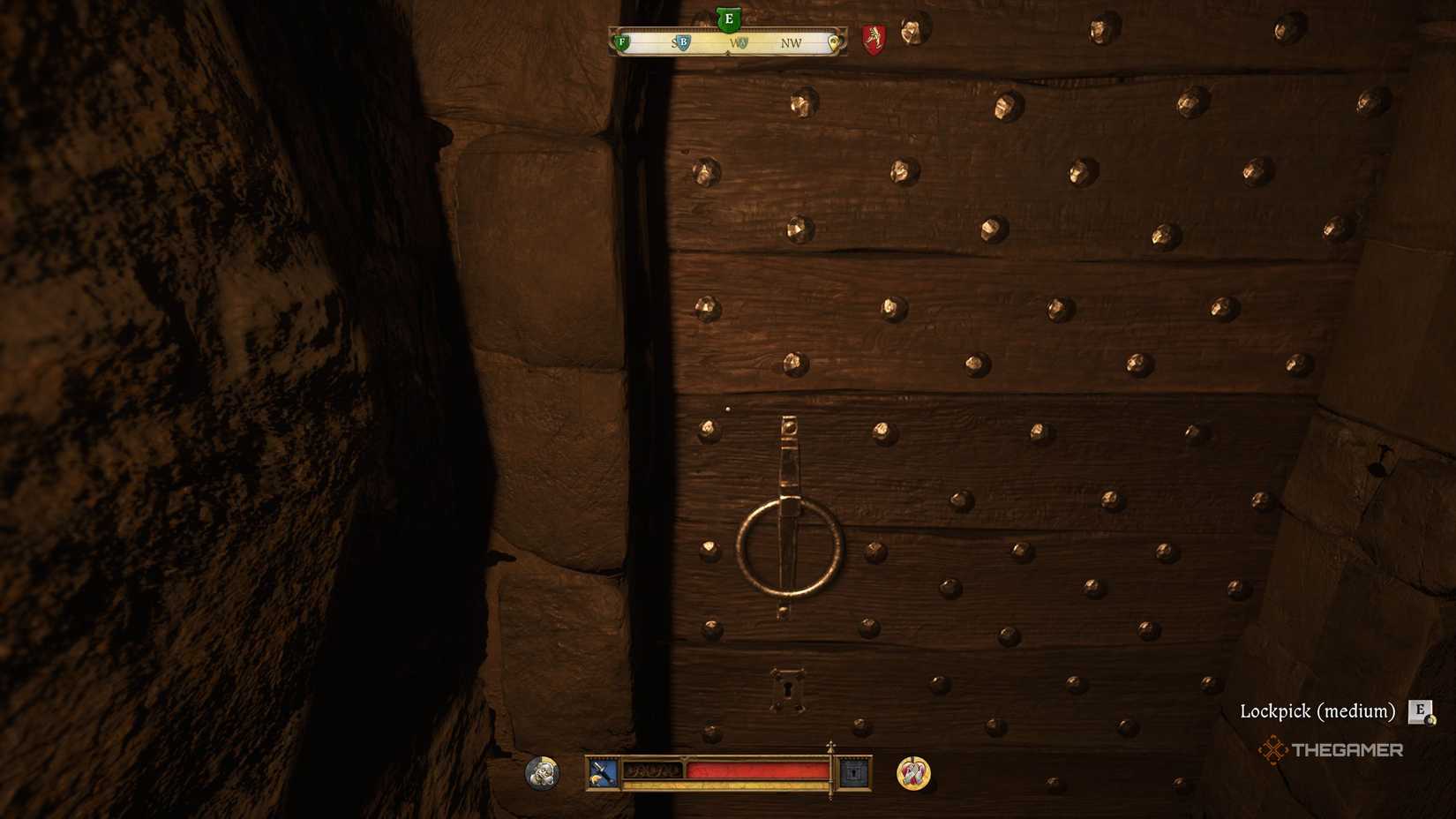This screenshot has width=1456, height=819.
Task: Click the iron ring handle on the door
Action: (788, 547)
